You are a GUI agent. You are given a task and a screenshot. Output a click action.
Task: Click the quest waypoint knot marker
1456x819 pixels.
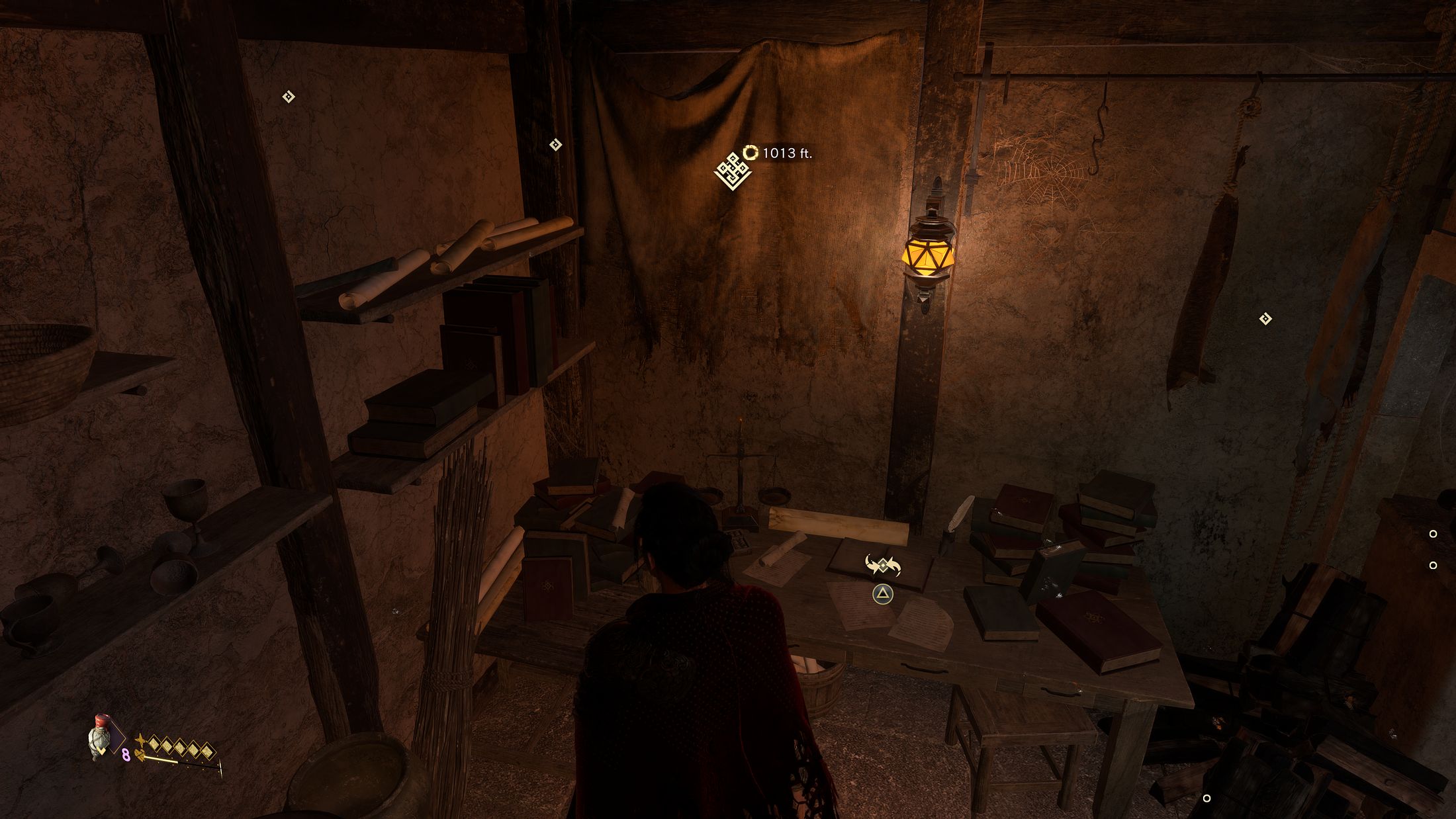[x=733, y=171]
